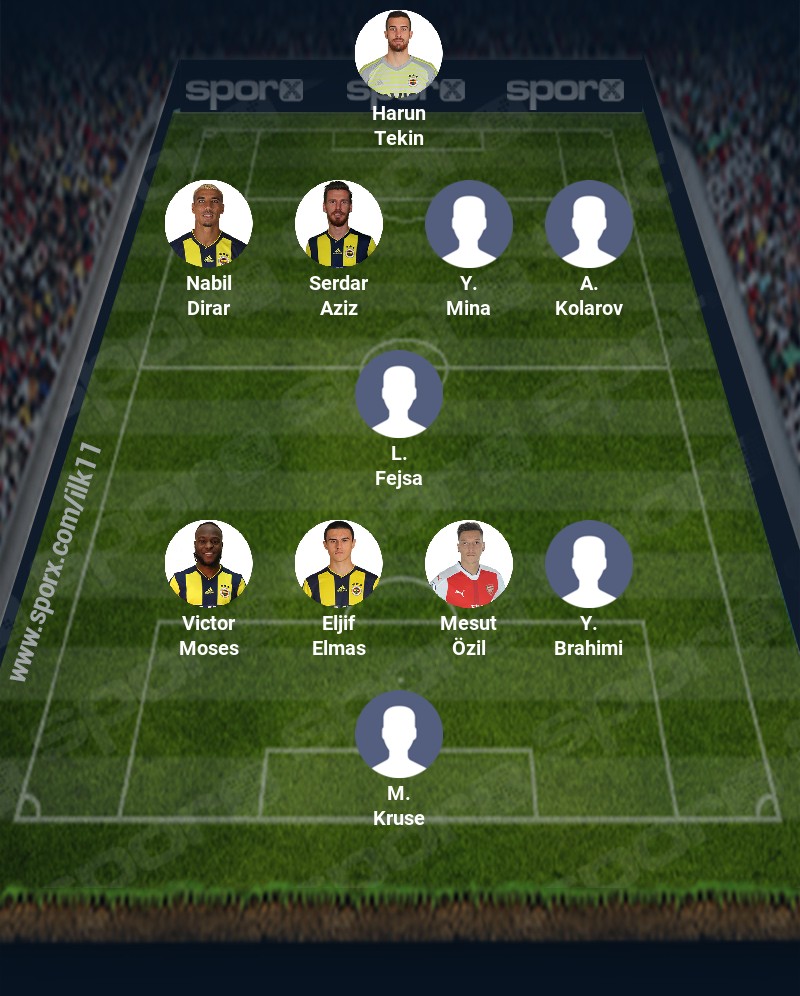
Task: Choose the Y. Brahimi placeholder slot
Action: 589,564
